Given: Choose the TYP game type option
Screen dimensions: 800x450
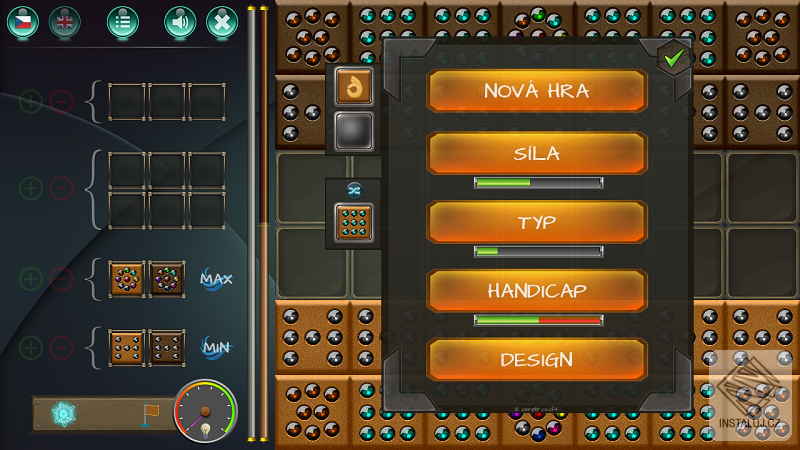Looking at the screenshot, I should pyautogui.click(x=537, y=222).
